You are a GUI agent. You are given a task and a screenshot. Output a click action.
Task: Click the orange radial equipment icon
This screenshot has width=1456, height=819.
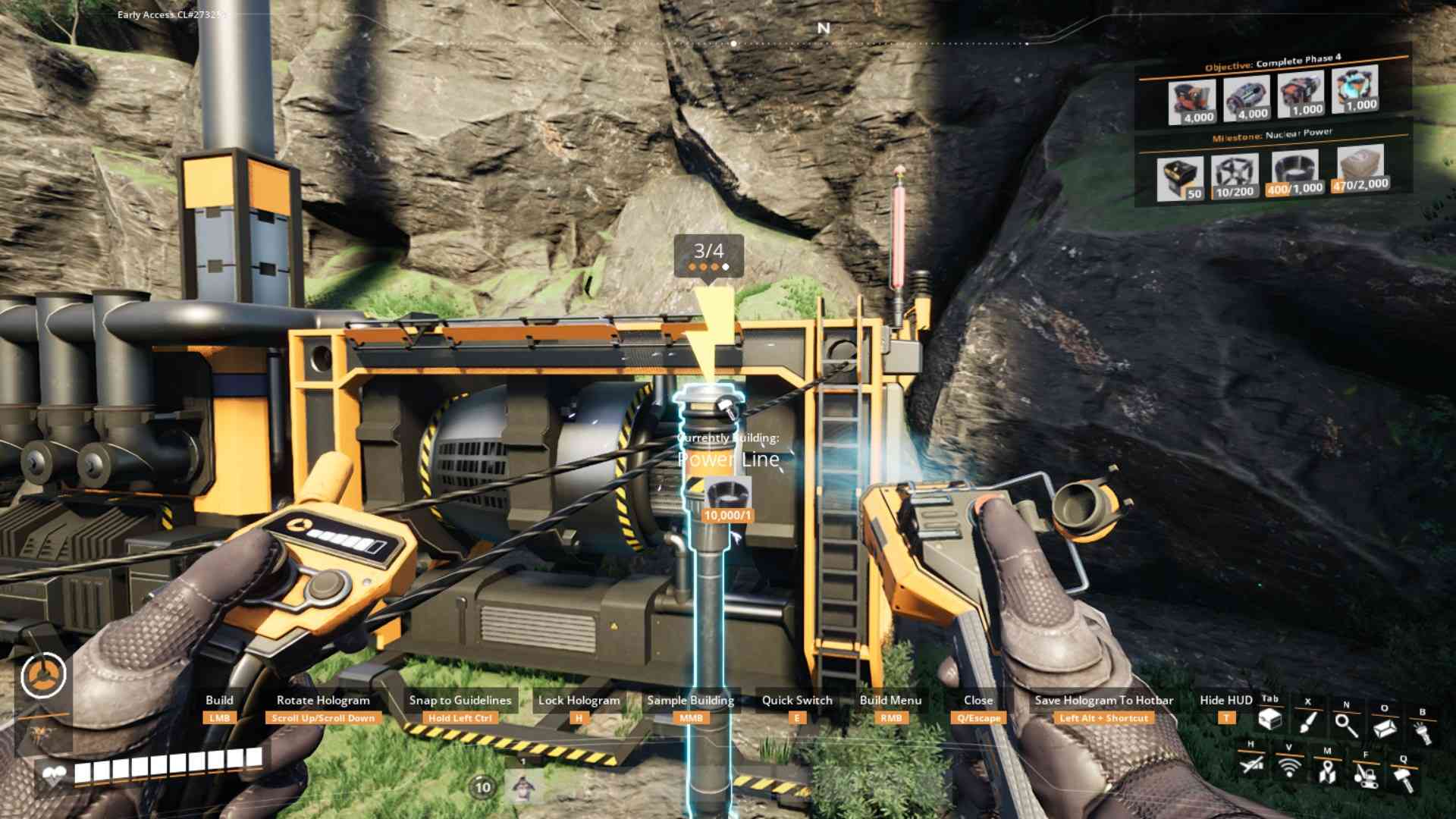click(44, 674)
